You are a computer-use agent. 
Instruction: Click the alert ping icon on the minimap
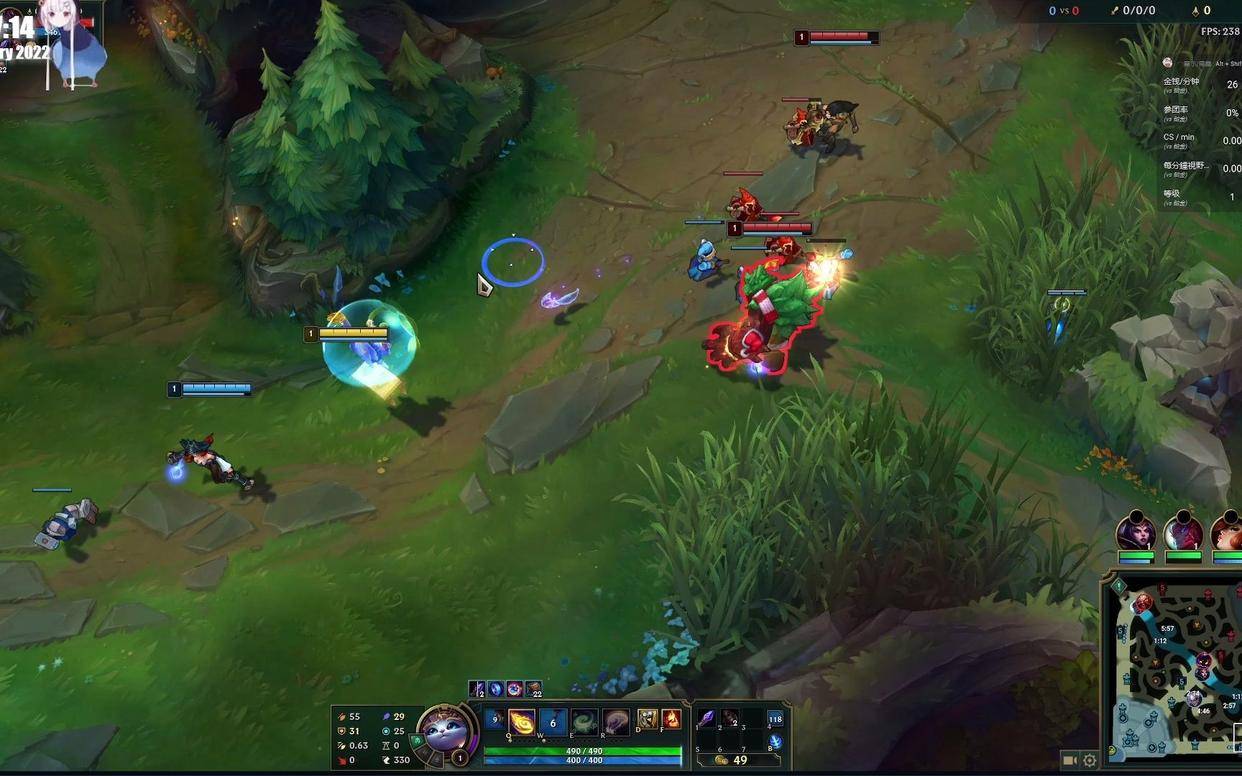[x=1119, y=587]
